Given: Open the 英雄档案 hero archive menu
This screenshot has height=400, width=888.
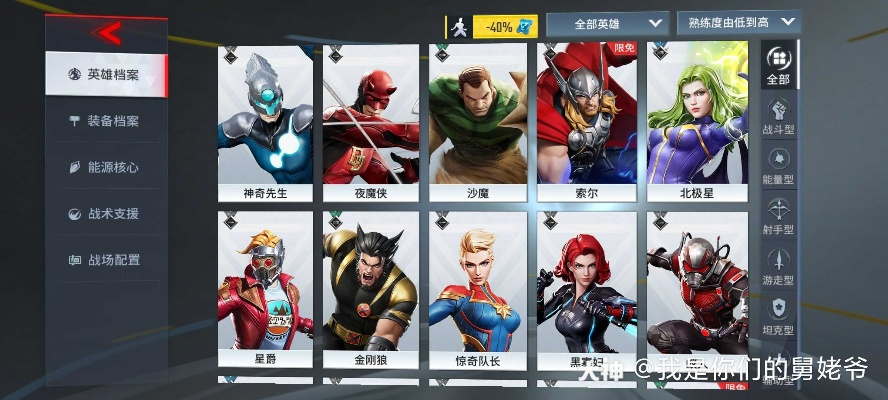Looking at the screenshot, I should click(x=105, y=74).
